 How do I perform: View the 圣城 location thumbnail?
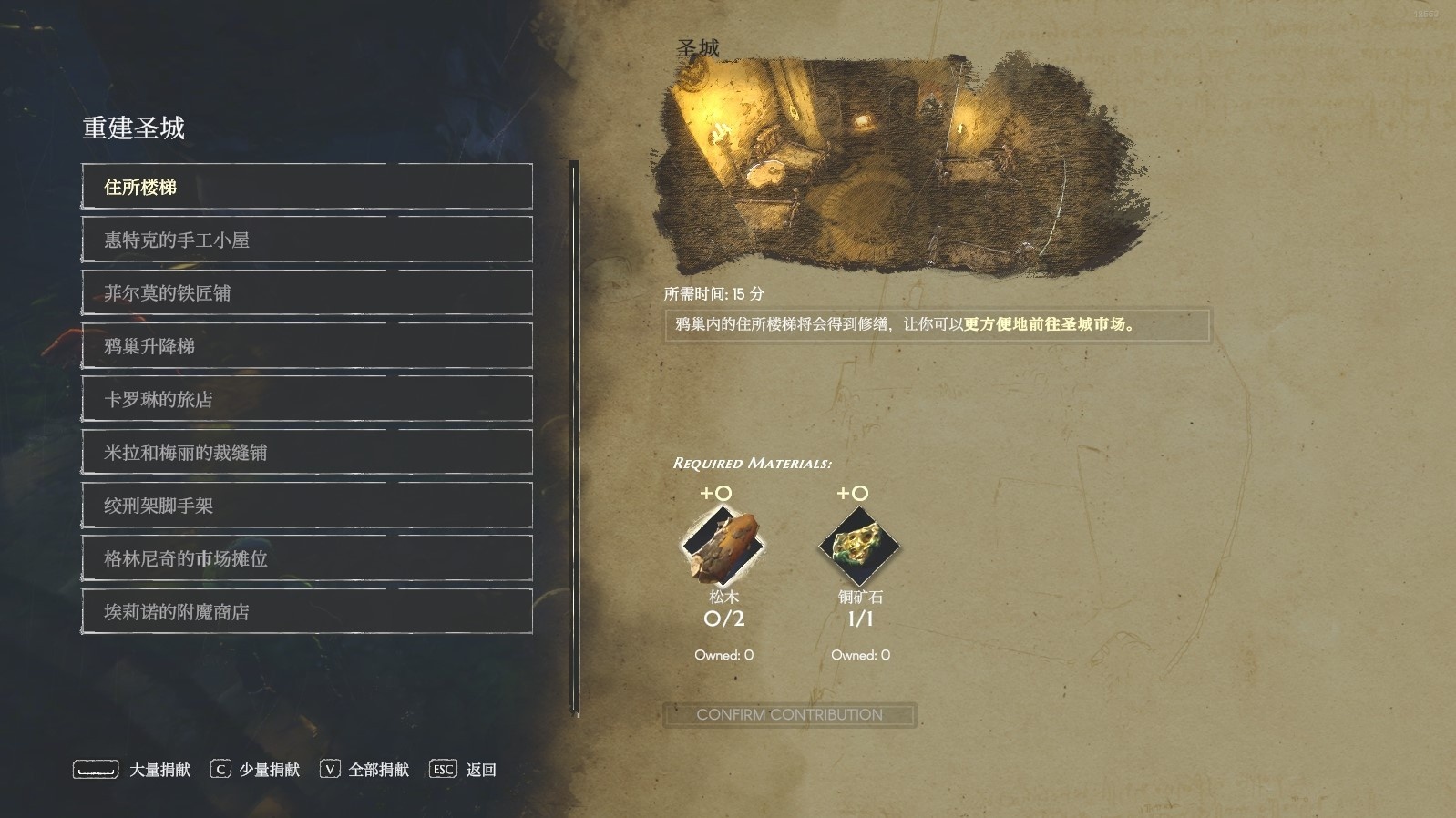893,164
